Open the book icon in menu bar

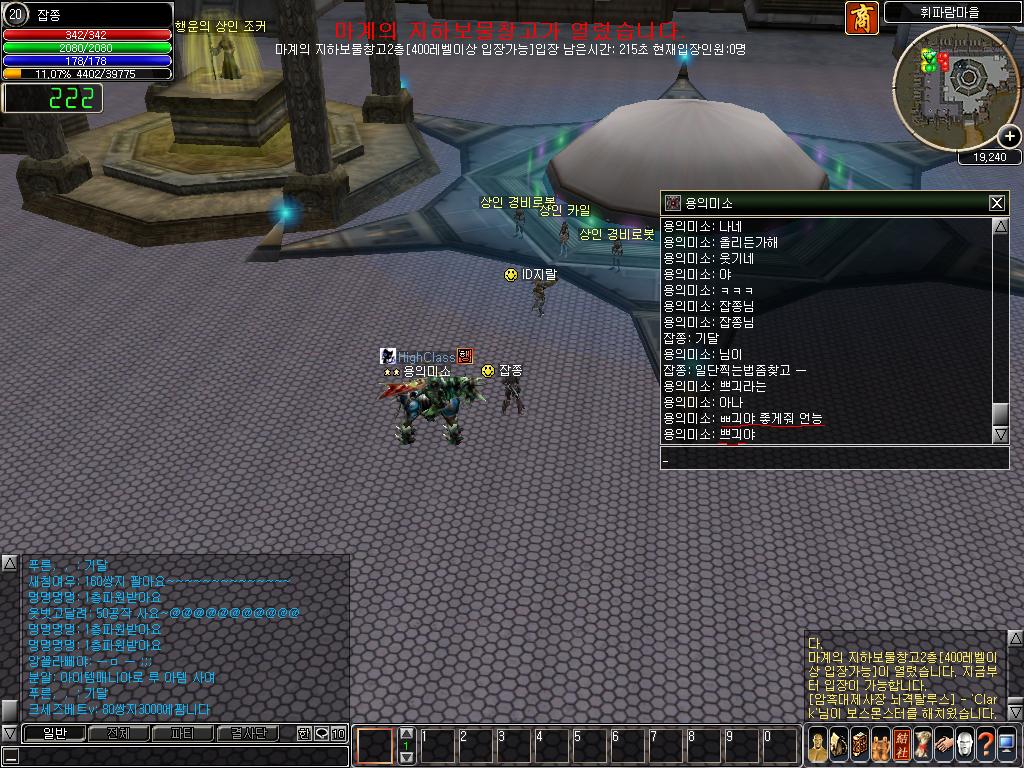[x=860, y=743]
